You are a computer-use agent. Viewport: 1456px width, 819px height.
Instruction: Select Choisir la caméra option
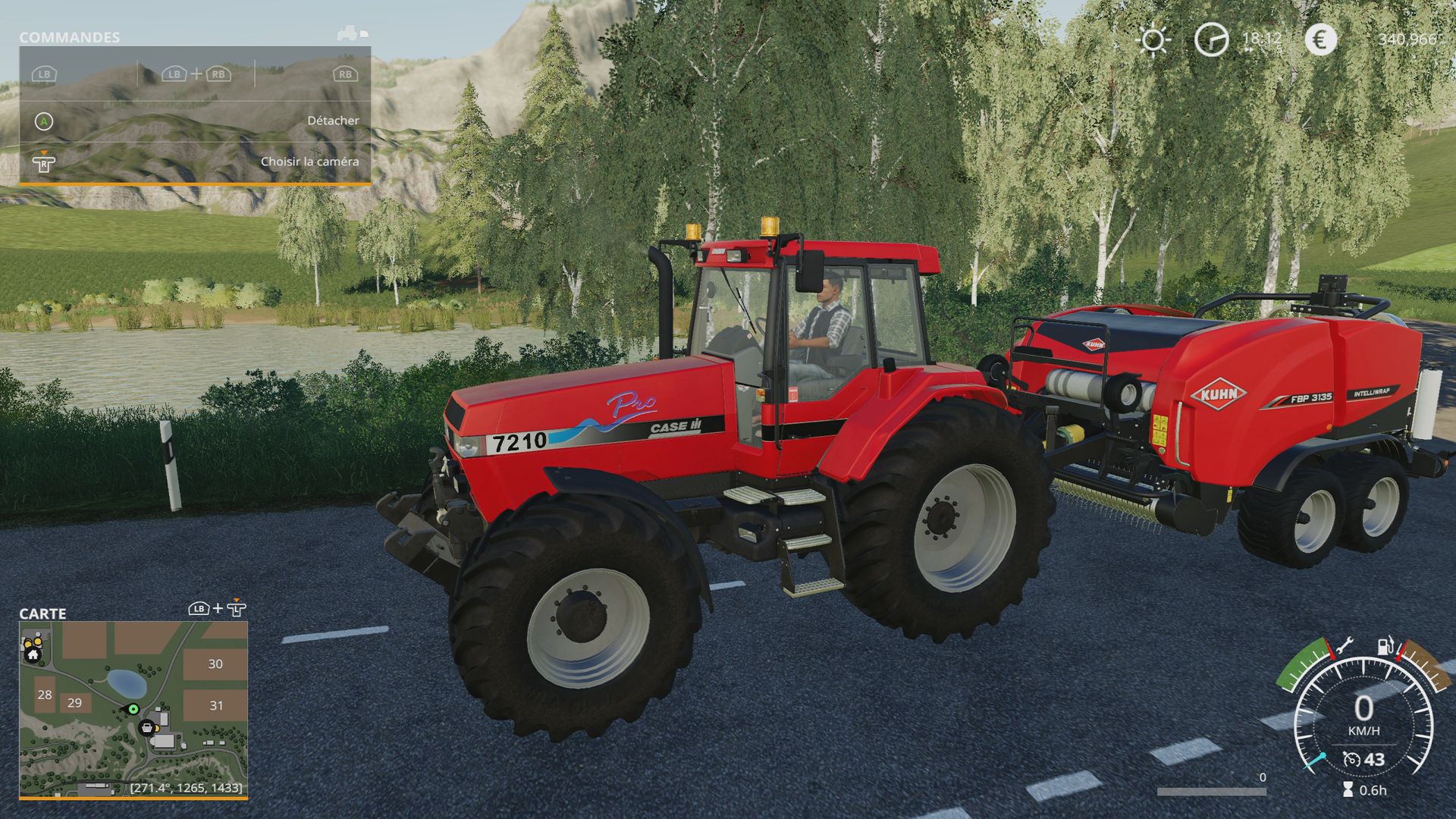(x=310, y=162)
